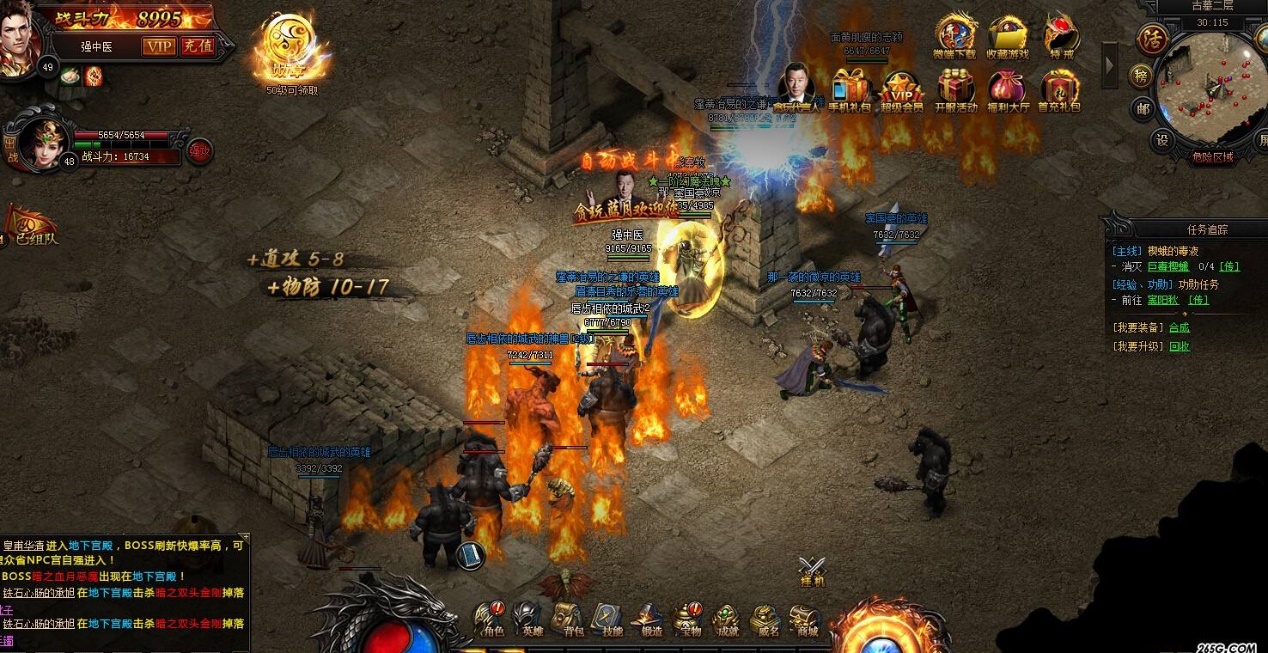Open the 收藏游戏 bookmark game folder

(1007, 35)
